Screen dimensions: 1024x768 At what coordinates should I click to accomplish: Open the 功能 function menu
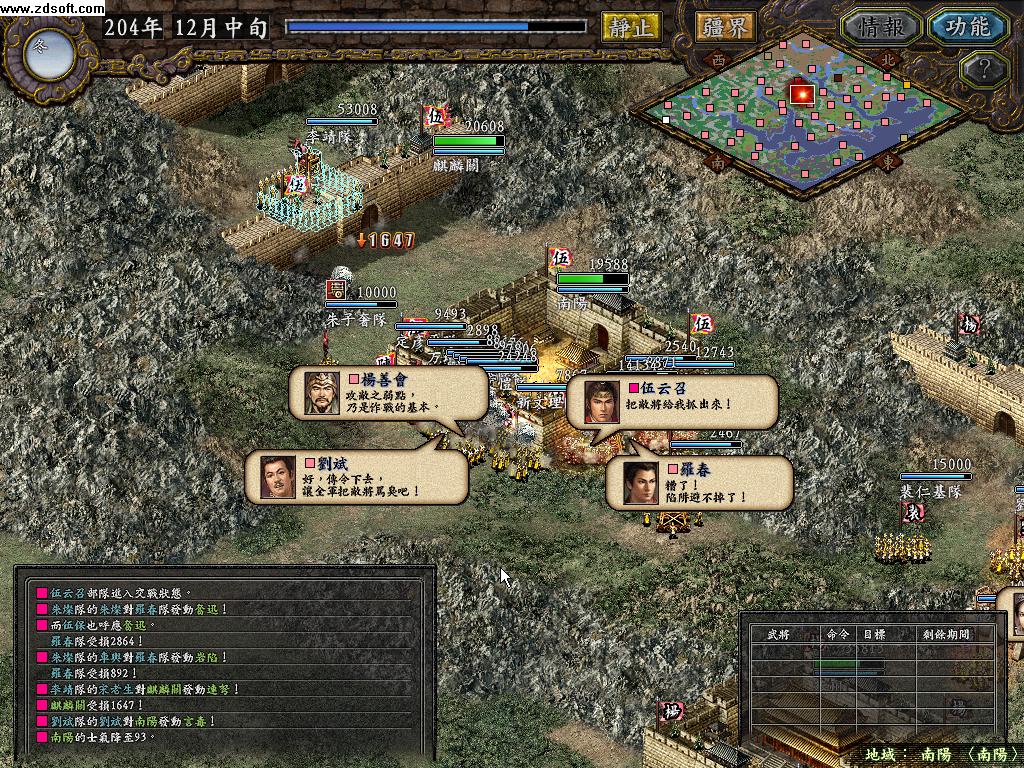(967, 27)
